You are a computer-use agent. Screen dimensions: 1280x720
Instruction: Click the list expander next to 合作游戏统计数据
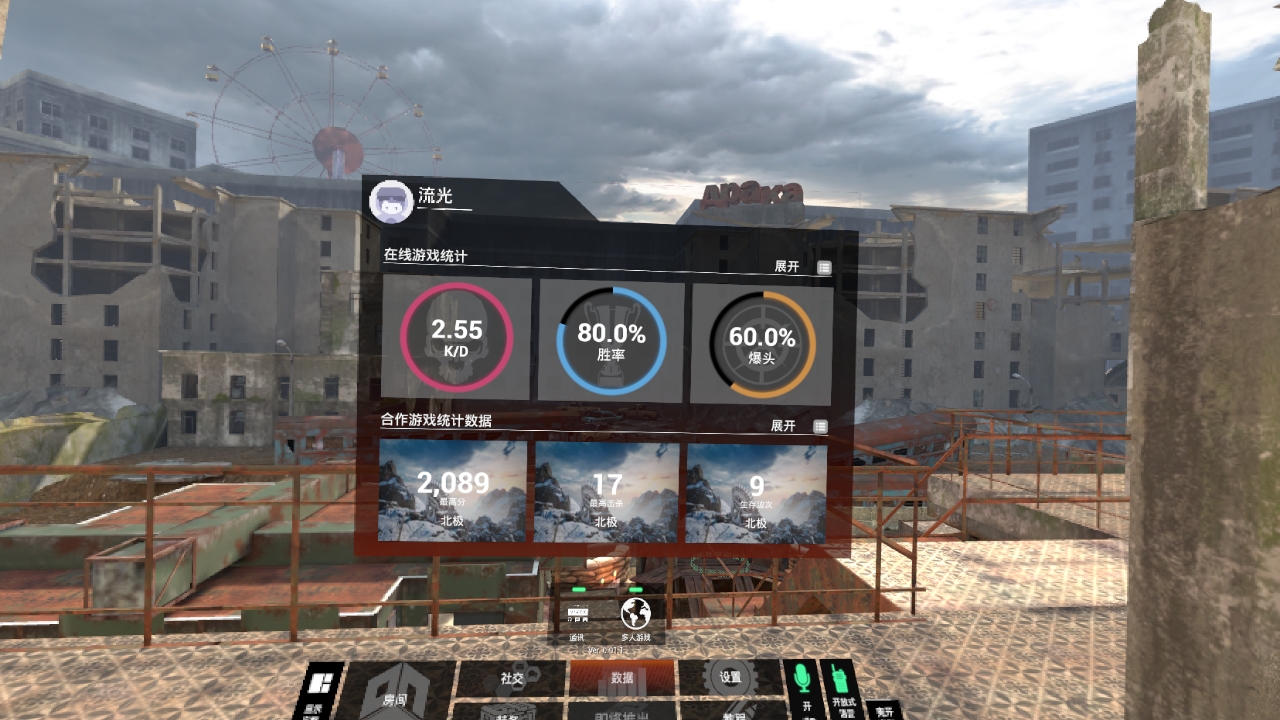pyautogui.click(x=822, y=424)
